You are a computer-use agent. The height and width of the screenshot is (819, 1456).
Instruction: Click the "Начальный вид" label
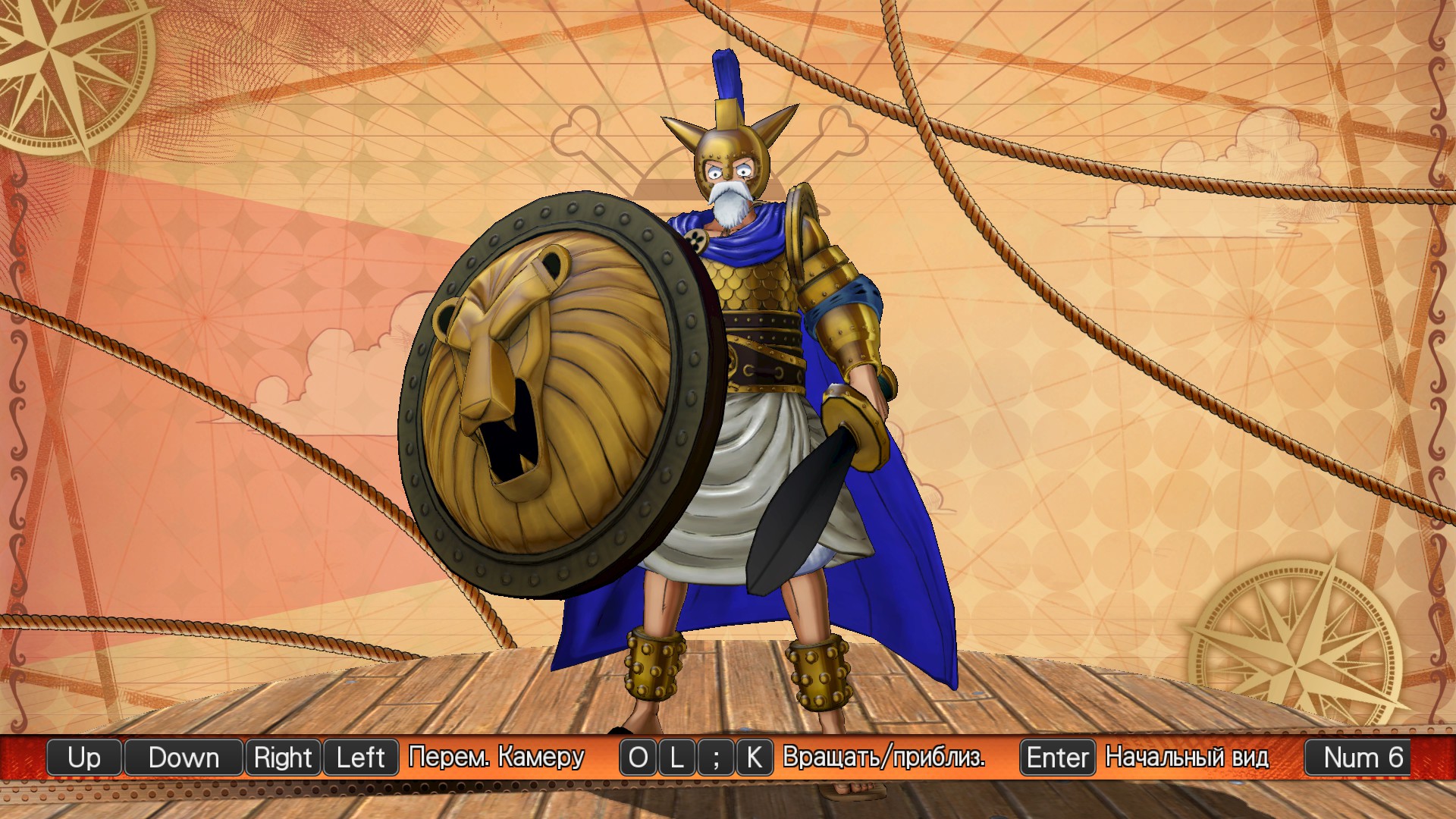(1188, 758)
